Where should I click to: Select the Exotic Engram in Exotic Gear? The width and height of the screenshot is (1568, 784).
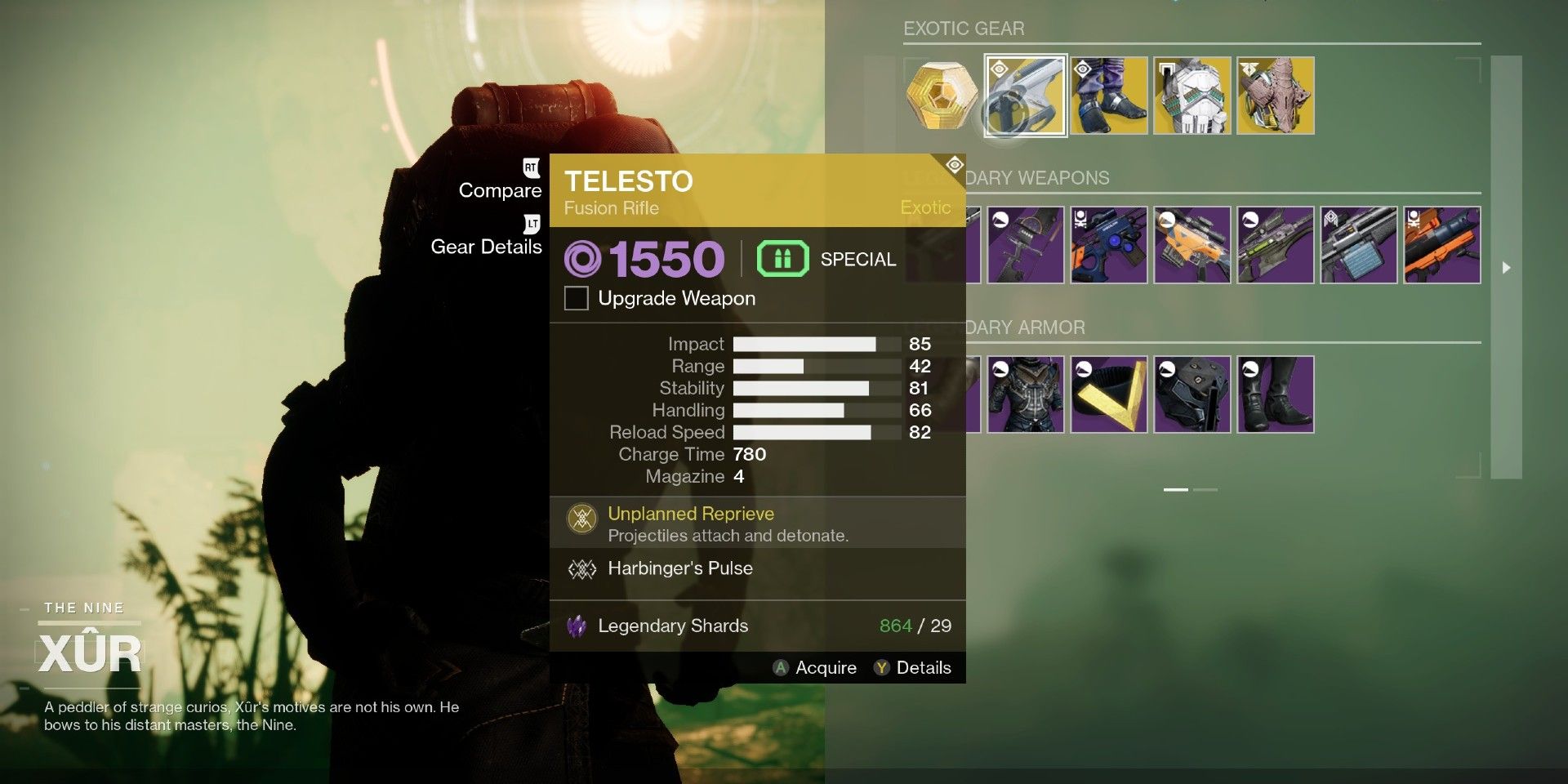click(940, 95)
